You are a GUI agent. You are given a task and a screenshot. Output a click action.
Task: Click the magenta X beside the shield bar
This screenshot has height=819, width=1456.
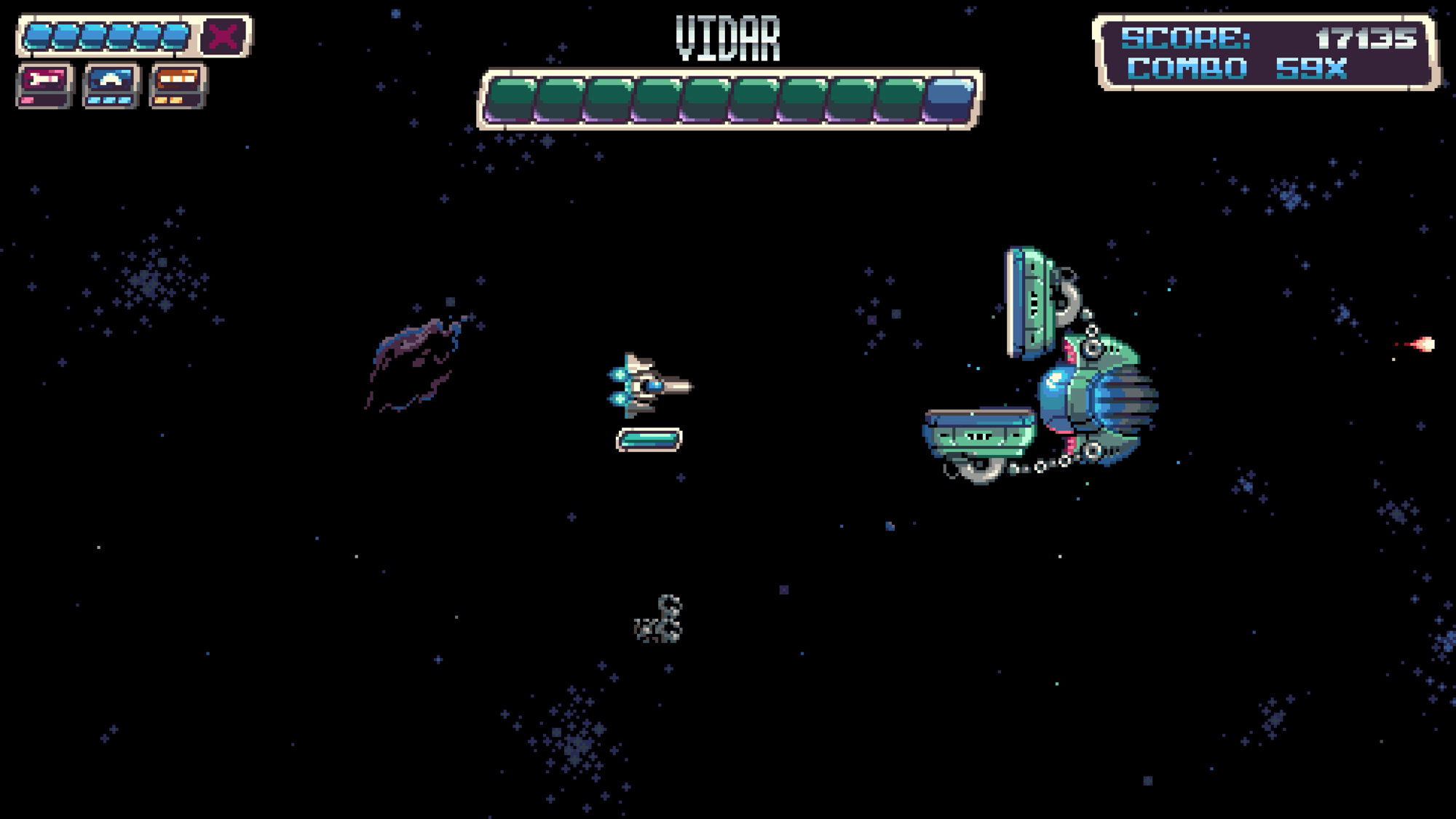[x=223, y=36]
